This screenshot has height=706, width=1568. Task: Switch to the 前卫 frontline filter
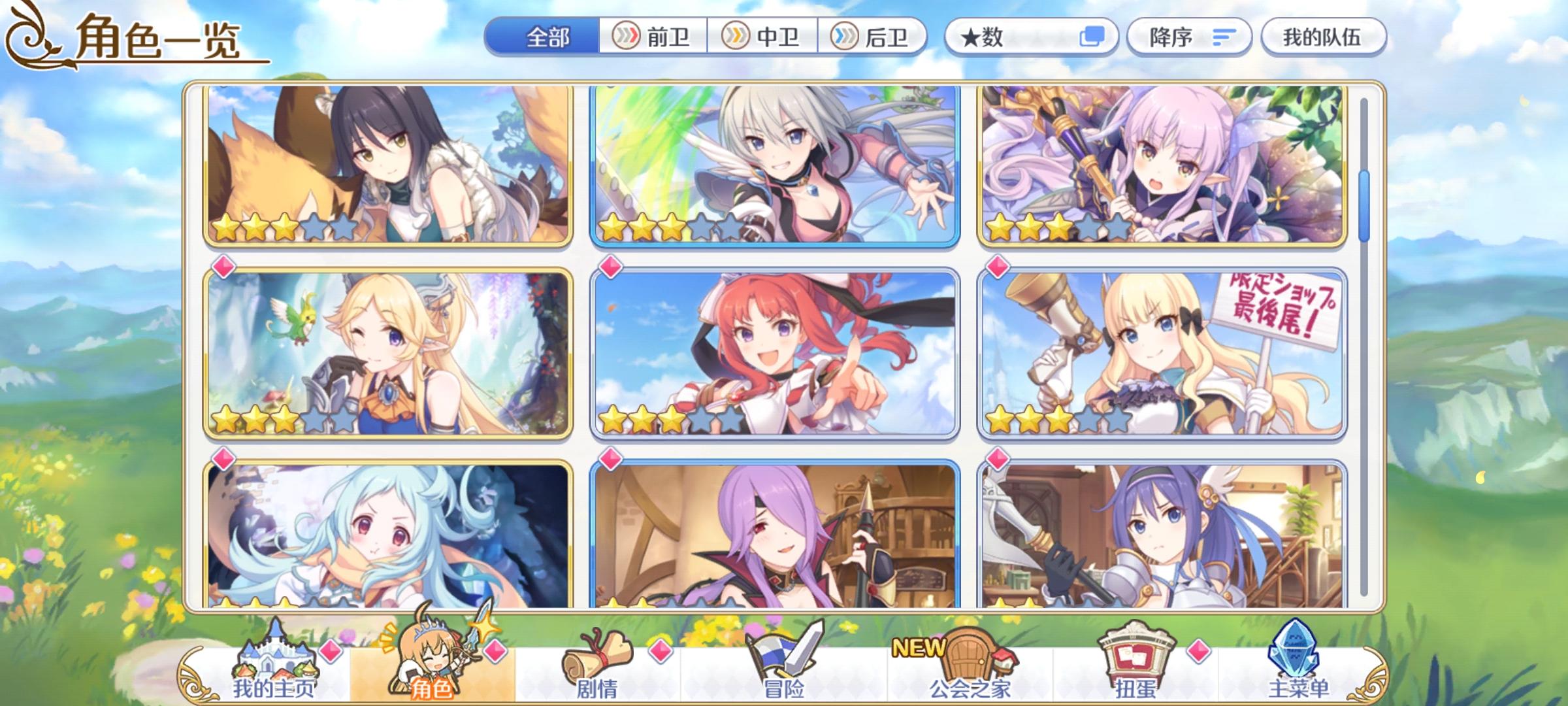pos(653,37)
